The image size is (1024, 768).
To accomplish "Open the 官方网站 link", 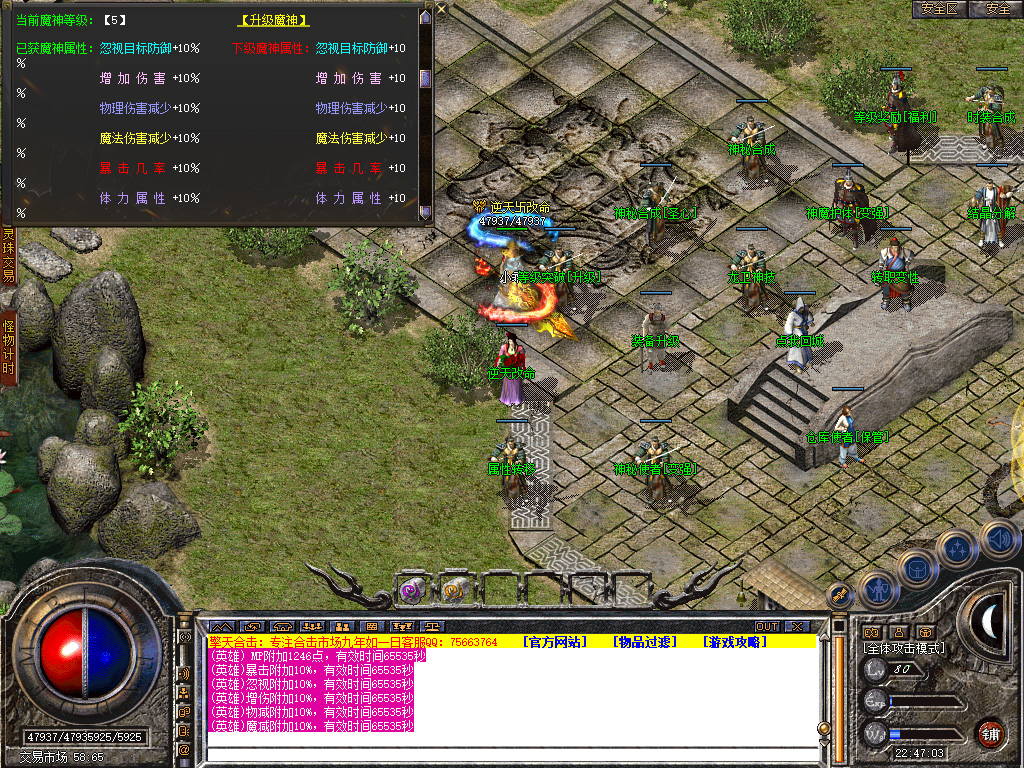I will (x=557, y=642).
